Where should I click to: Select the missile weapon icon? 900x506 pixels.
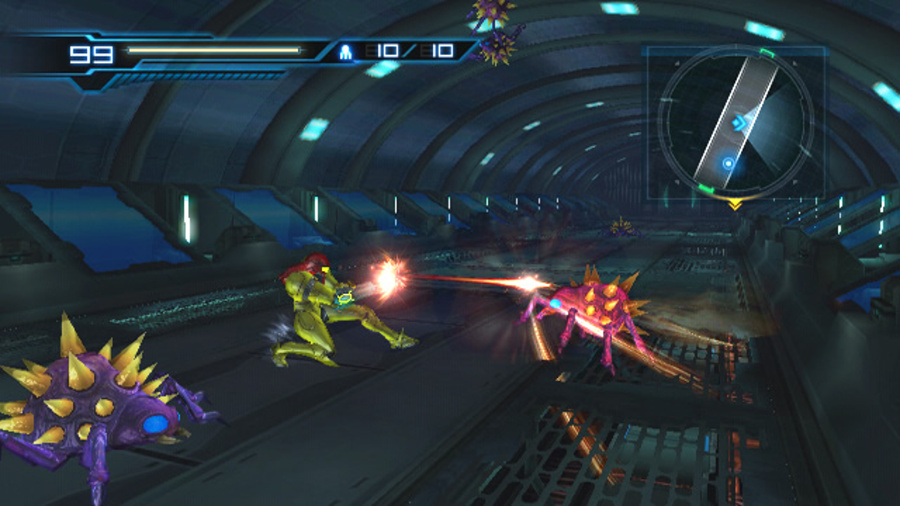[x=346, y=51]
